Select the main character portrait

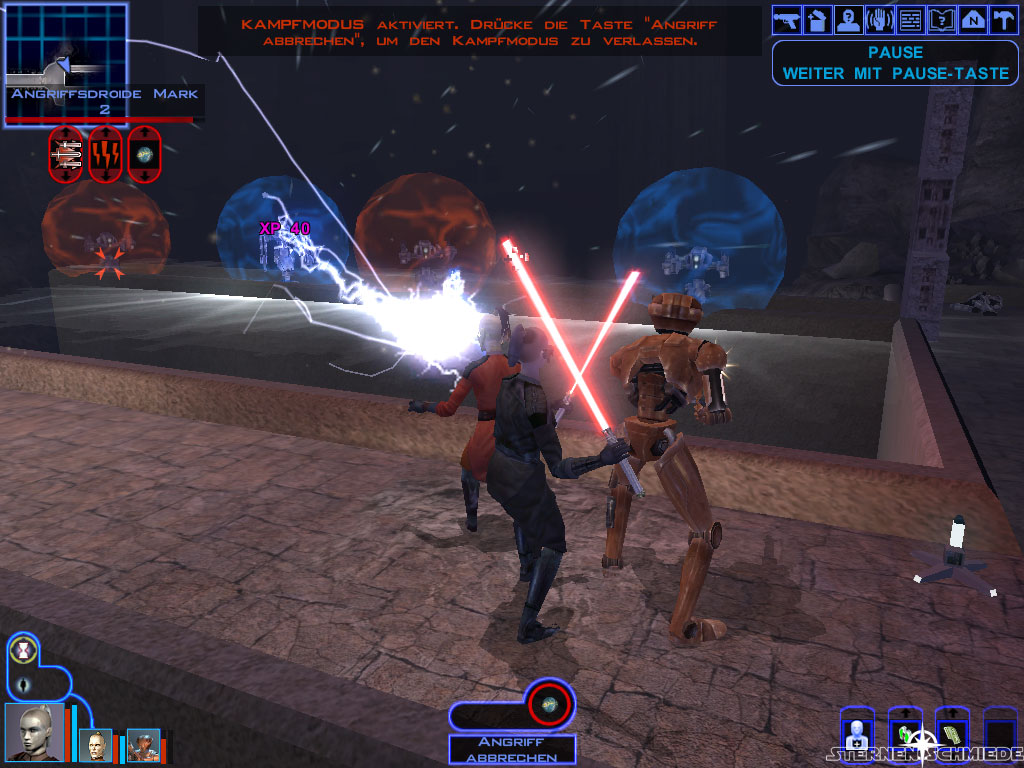[x=33, y=731]
